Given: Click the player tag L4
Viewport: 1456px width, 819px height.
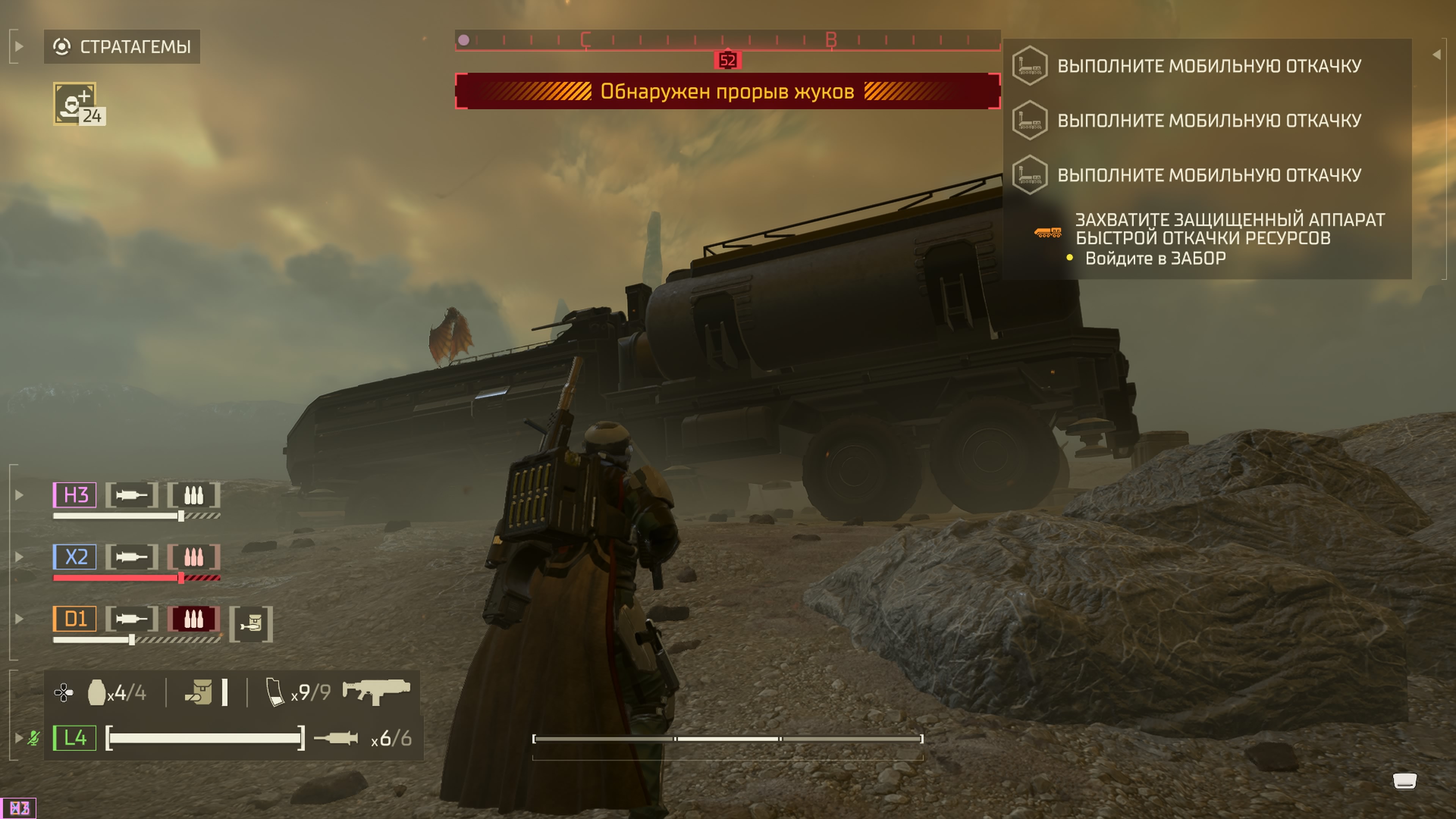Looking at the screenshot, I should point(75,737).
